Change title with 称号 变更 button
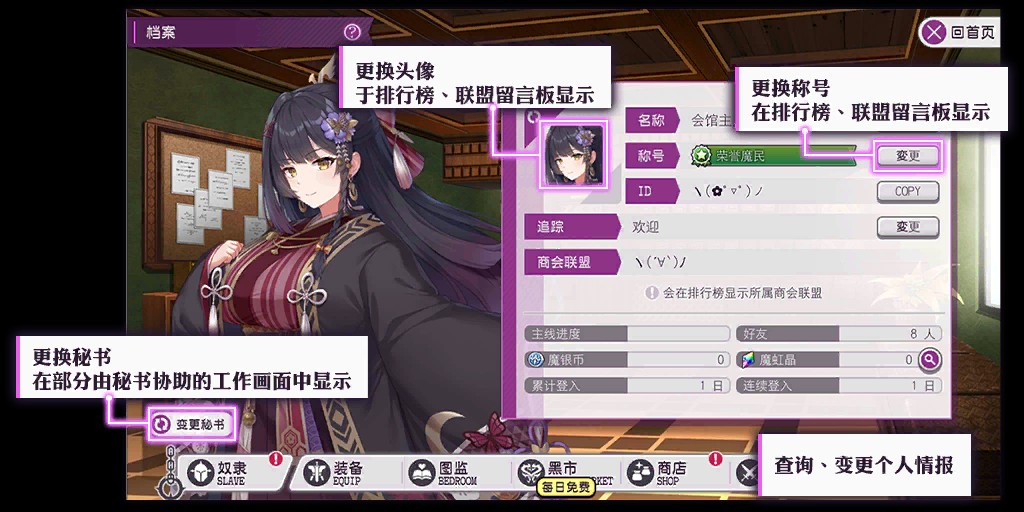Image resolution: width=1024 pixels, height=512 pixels. click(907, 156)
